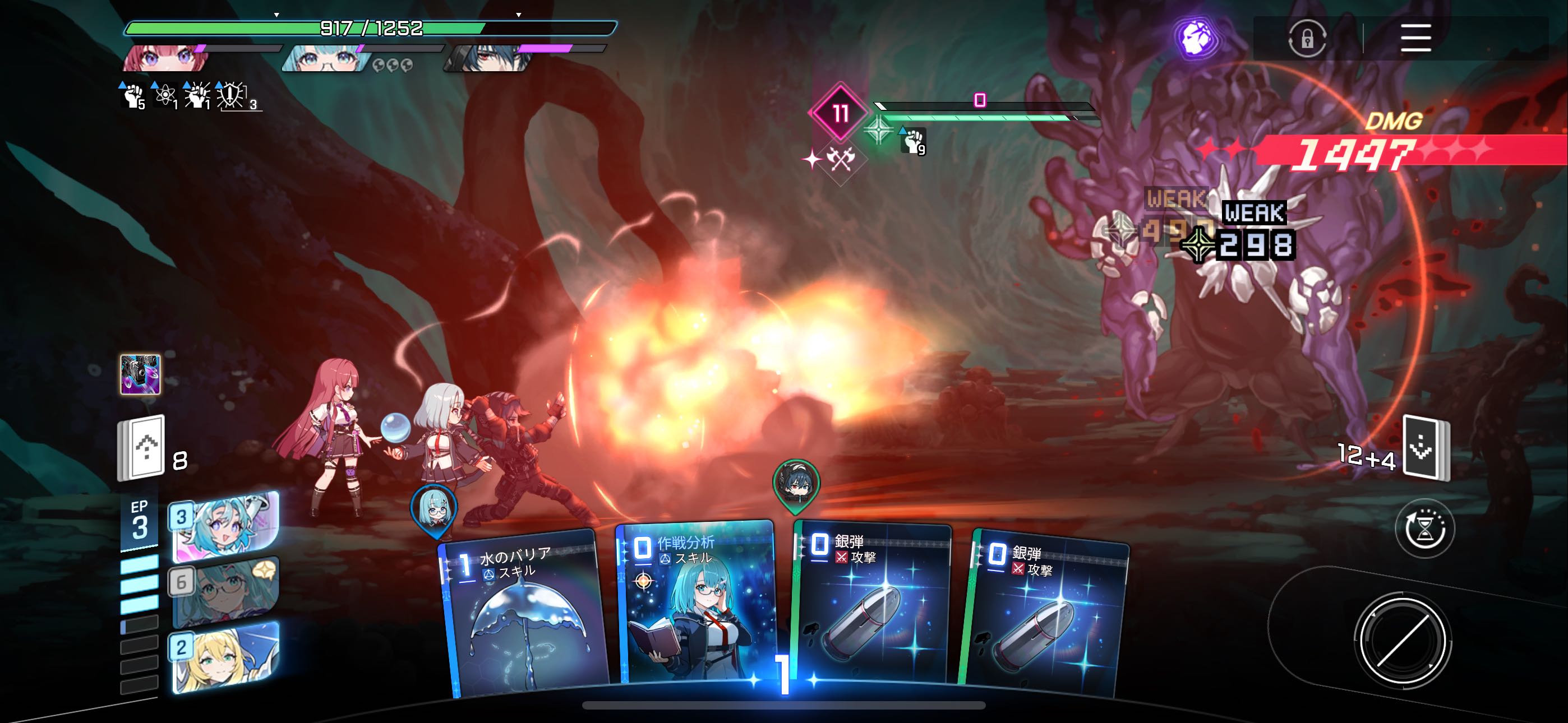This screenshot has height=723, width=1568.
Task: Tap the purple fist skill orb
Action: [x=1195, y=38]
